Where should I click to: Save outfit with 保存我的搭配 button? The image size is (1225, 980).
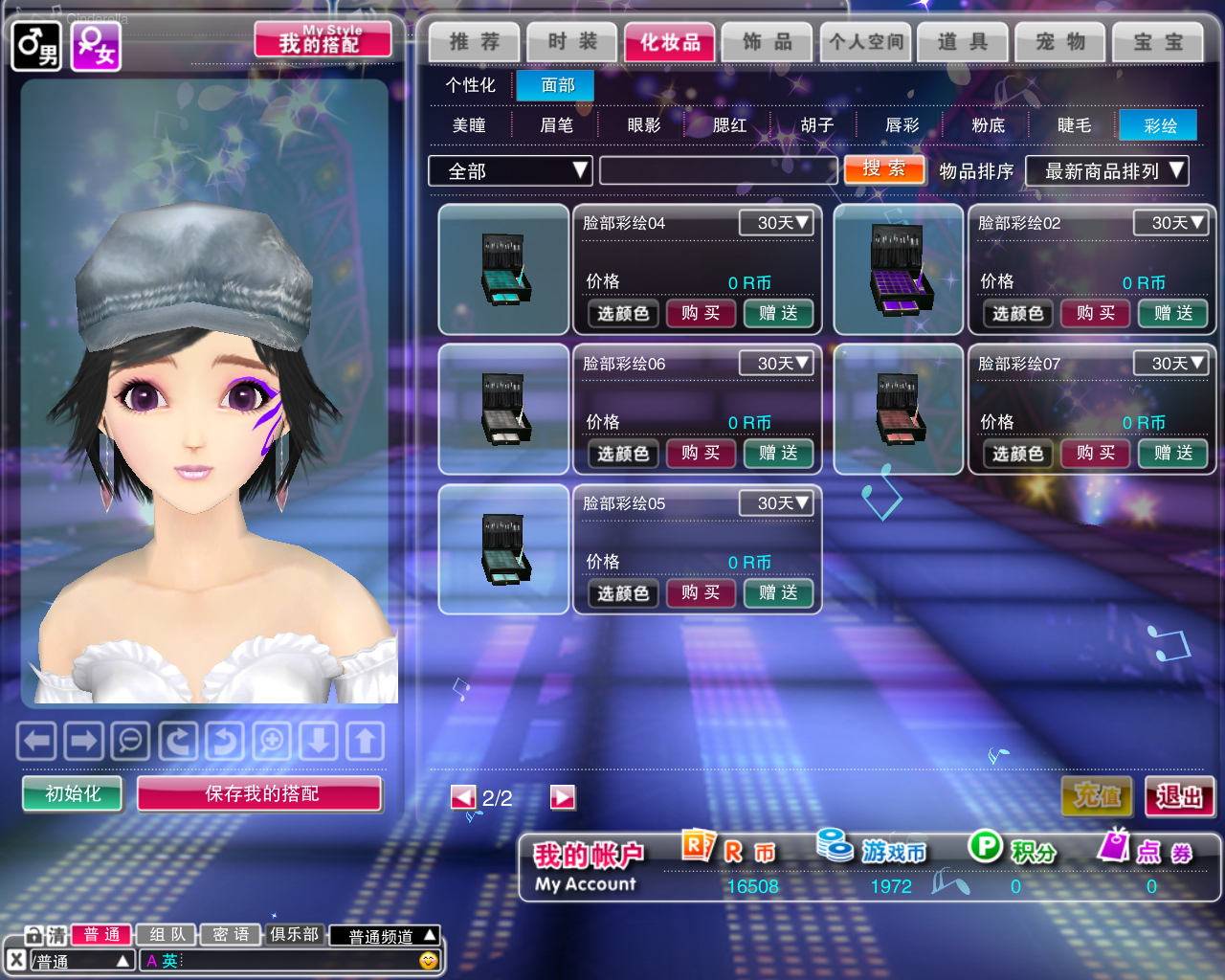pos(260,793)
